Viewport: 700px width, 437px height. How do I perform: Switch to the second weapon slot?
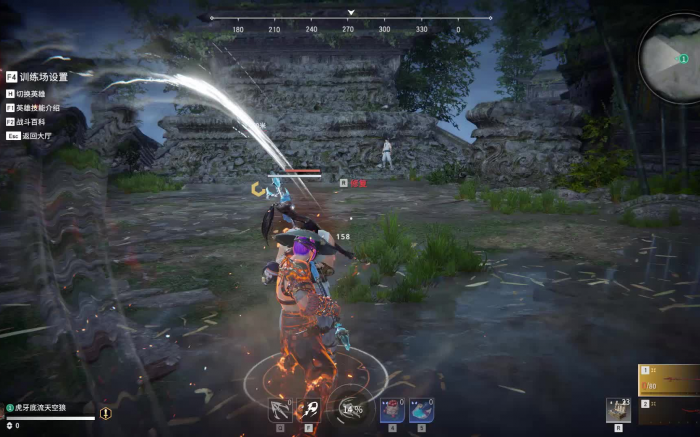coord(669,410)
